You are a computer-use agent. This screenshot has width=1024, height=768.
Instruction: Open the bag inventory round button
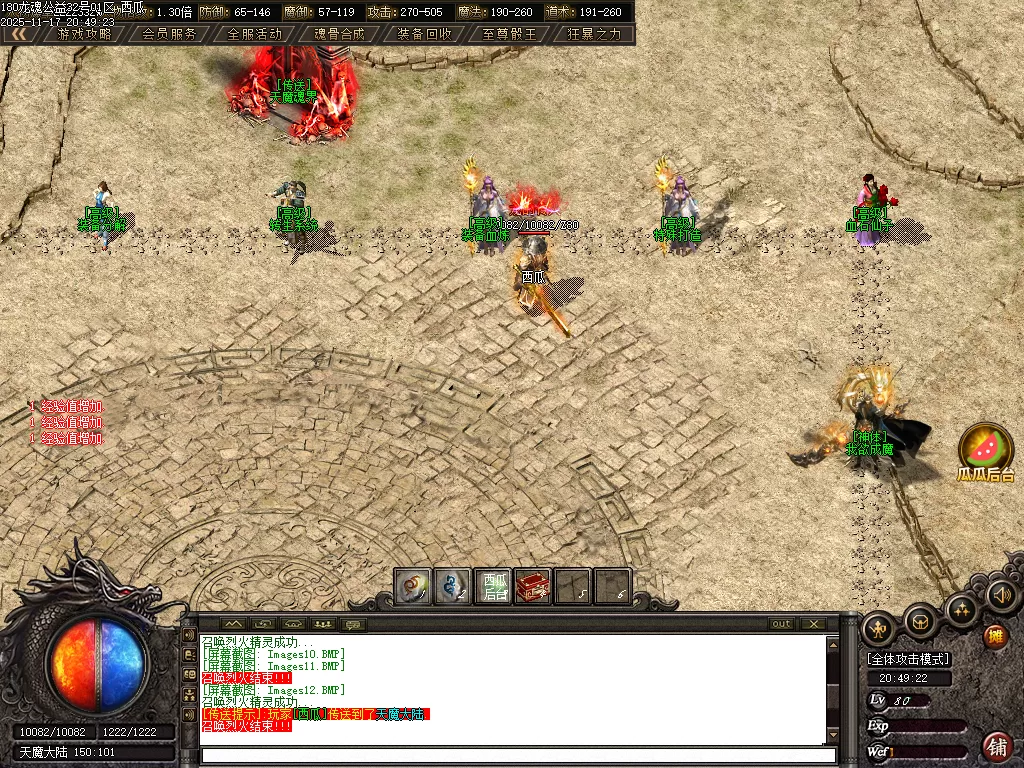point(921,622)
